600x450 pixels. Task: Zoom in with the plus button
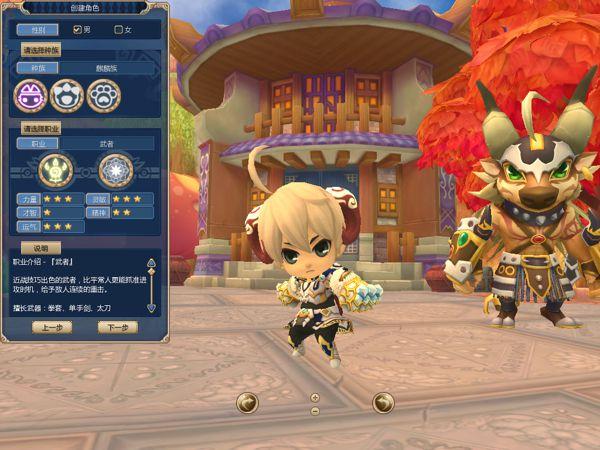coord(315,397)
